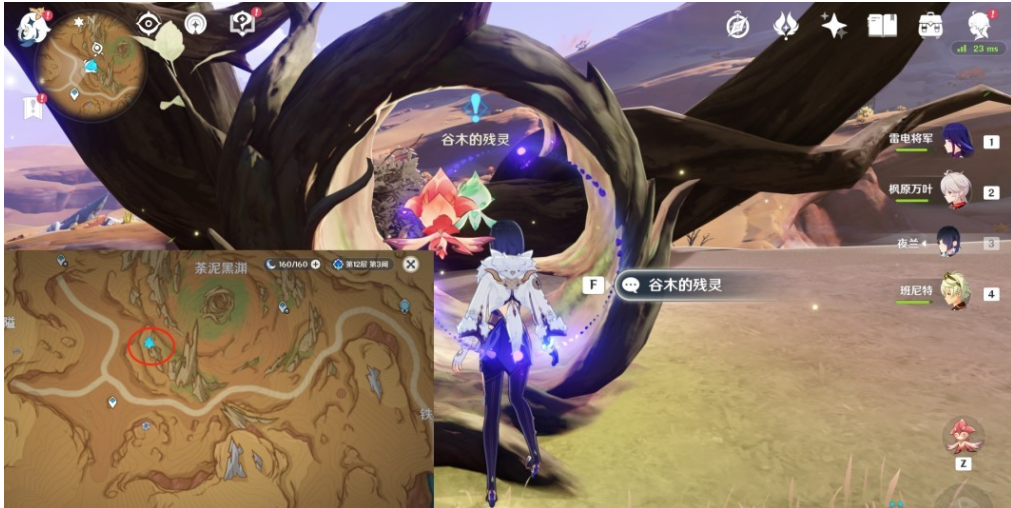
Task: Close the map inset with the X button
Action: pyautogui.click(x=410, y=264)
